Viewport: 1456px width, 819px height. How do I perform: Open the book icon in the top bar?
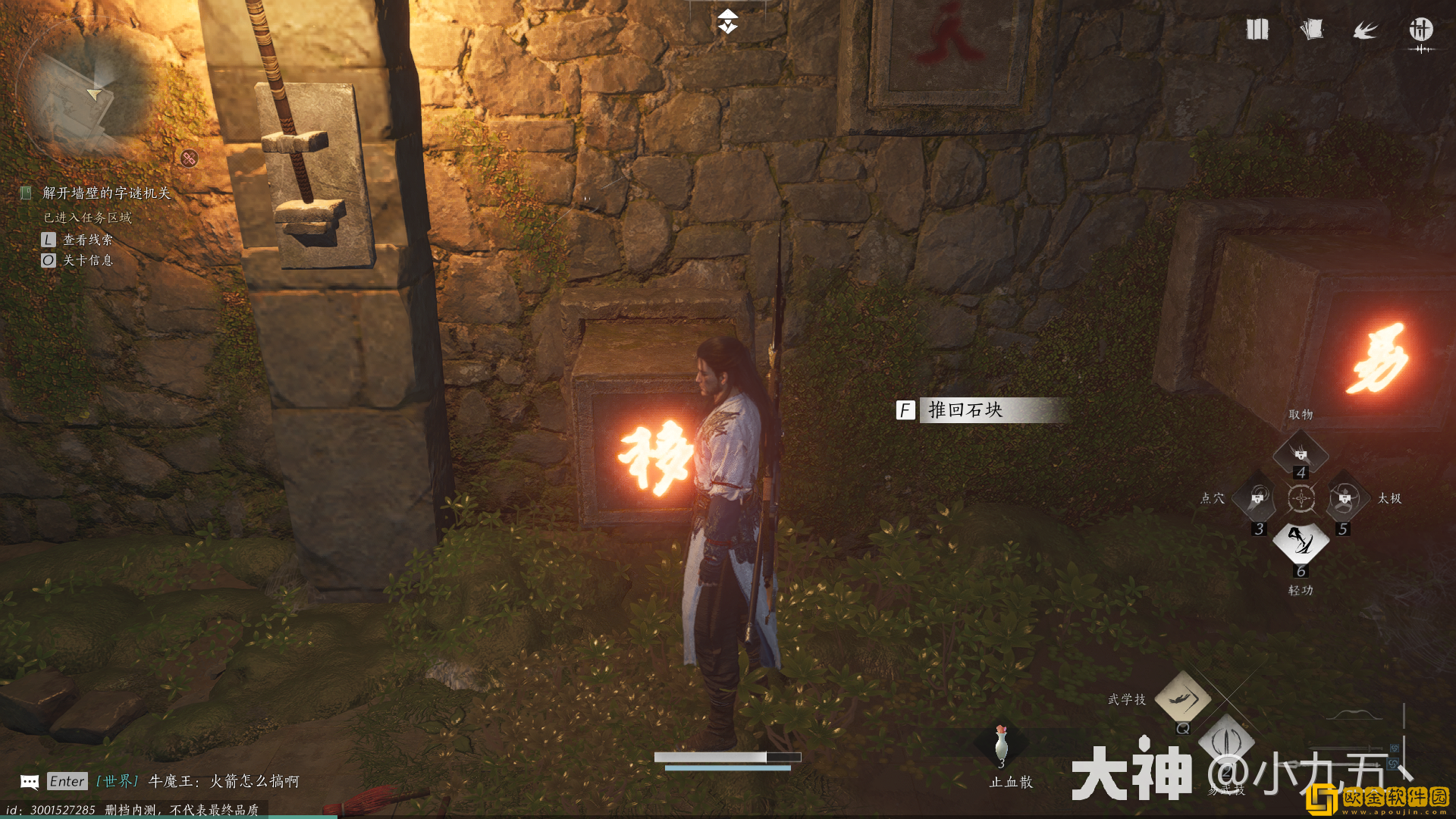[1257, 30]
